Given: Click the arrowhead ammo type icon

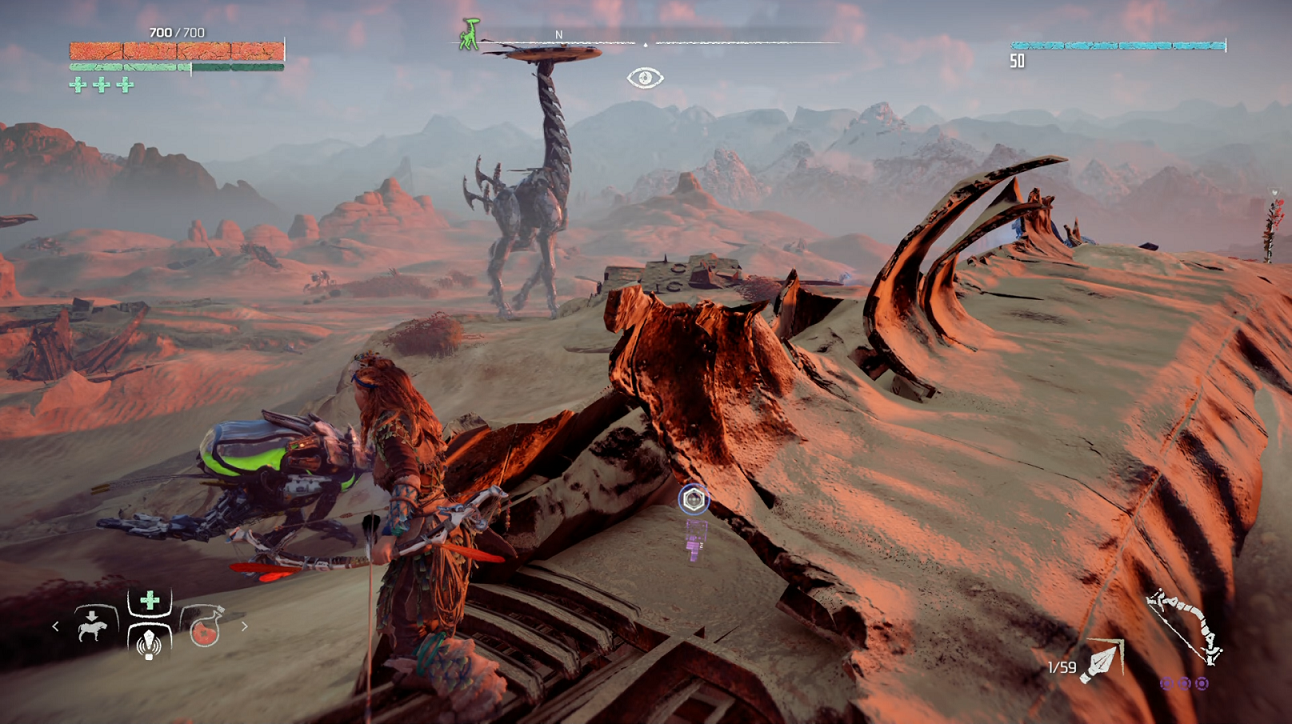Looking at the screenshot, I should [1101, 662].
